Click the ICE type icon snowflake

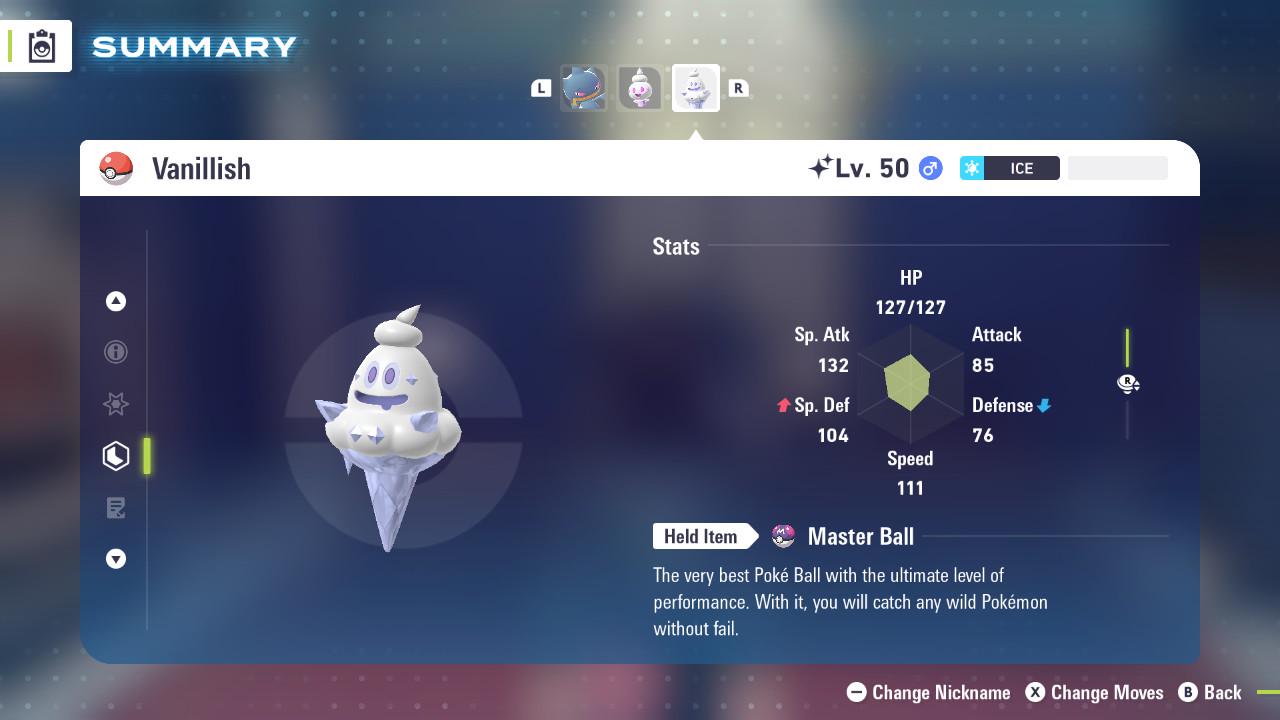tap(972, 168)
